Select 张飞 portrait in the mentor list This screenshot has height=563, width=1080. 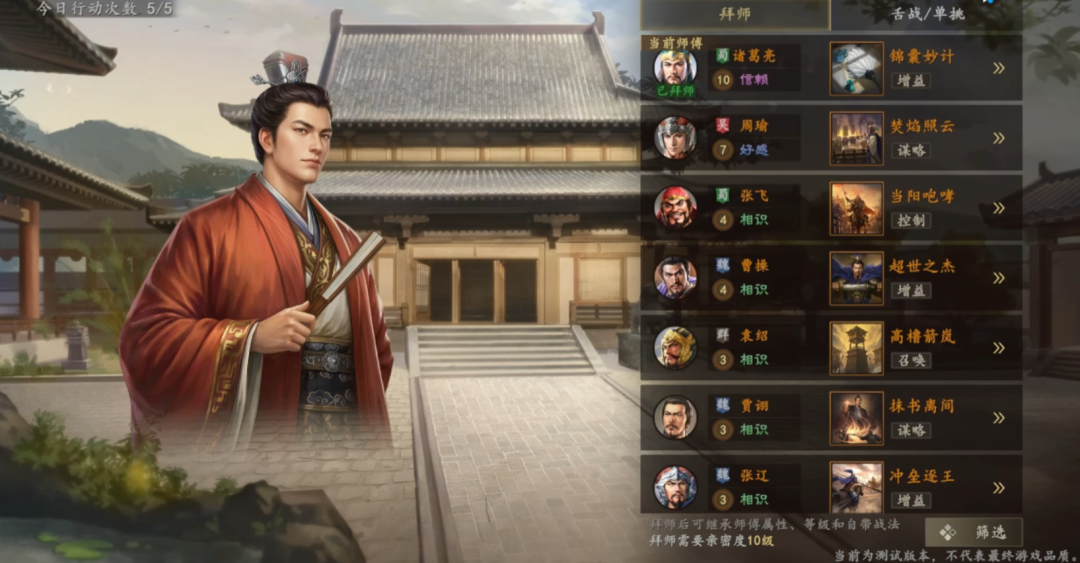[x=675, y=208]
